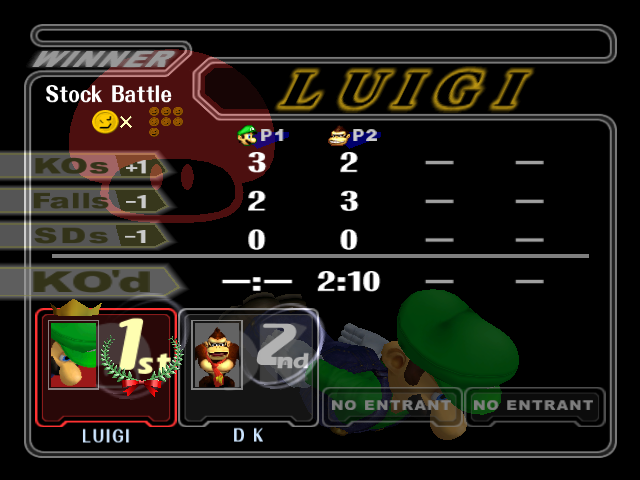Select DK's 2nd place result panel

tap(249, 367)
